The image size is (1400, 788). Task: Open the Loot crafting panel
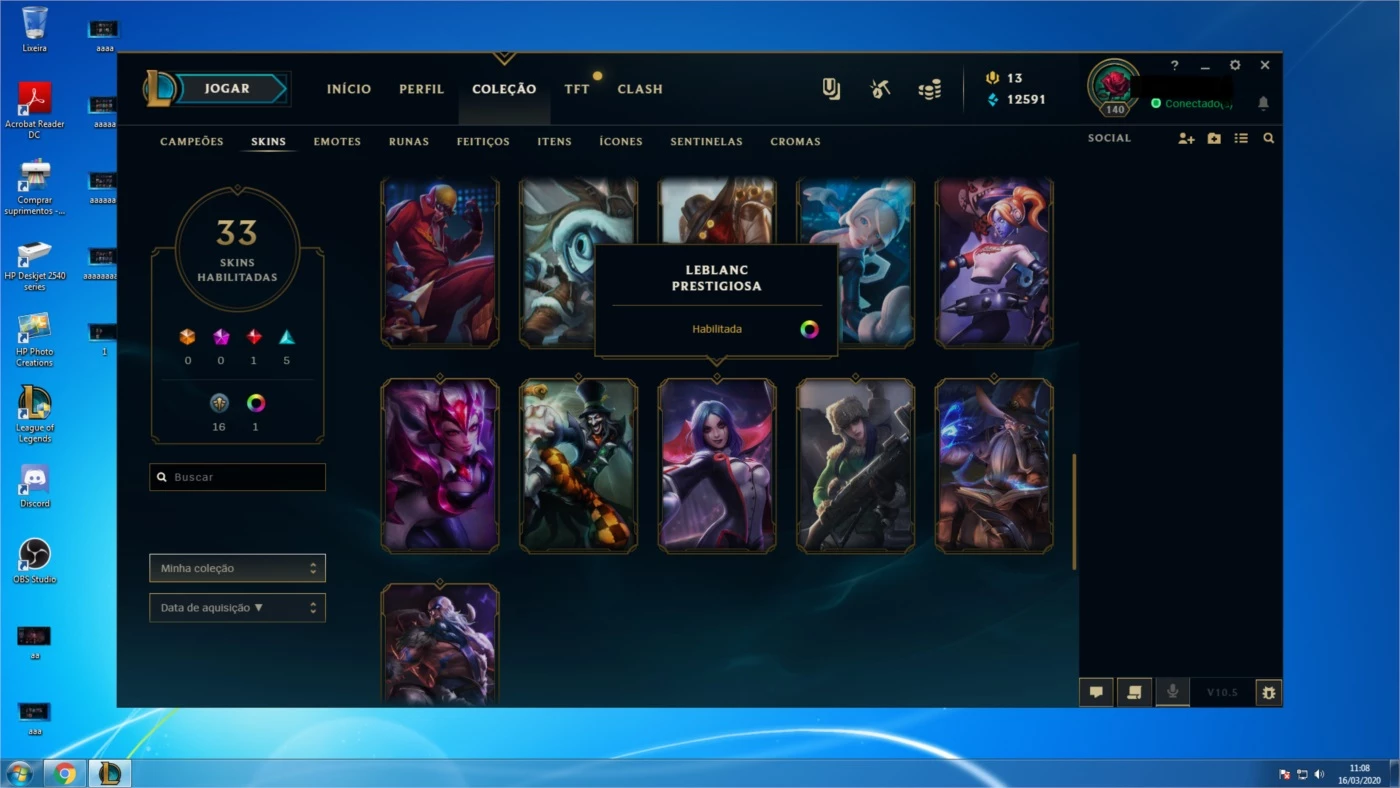(880, 88)
